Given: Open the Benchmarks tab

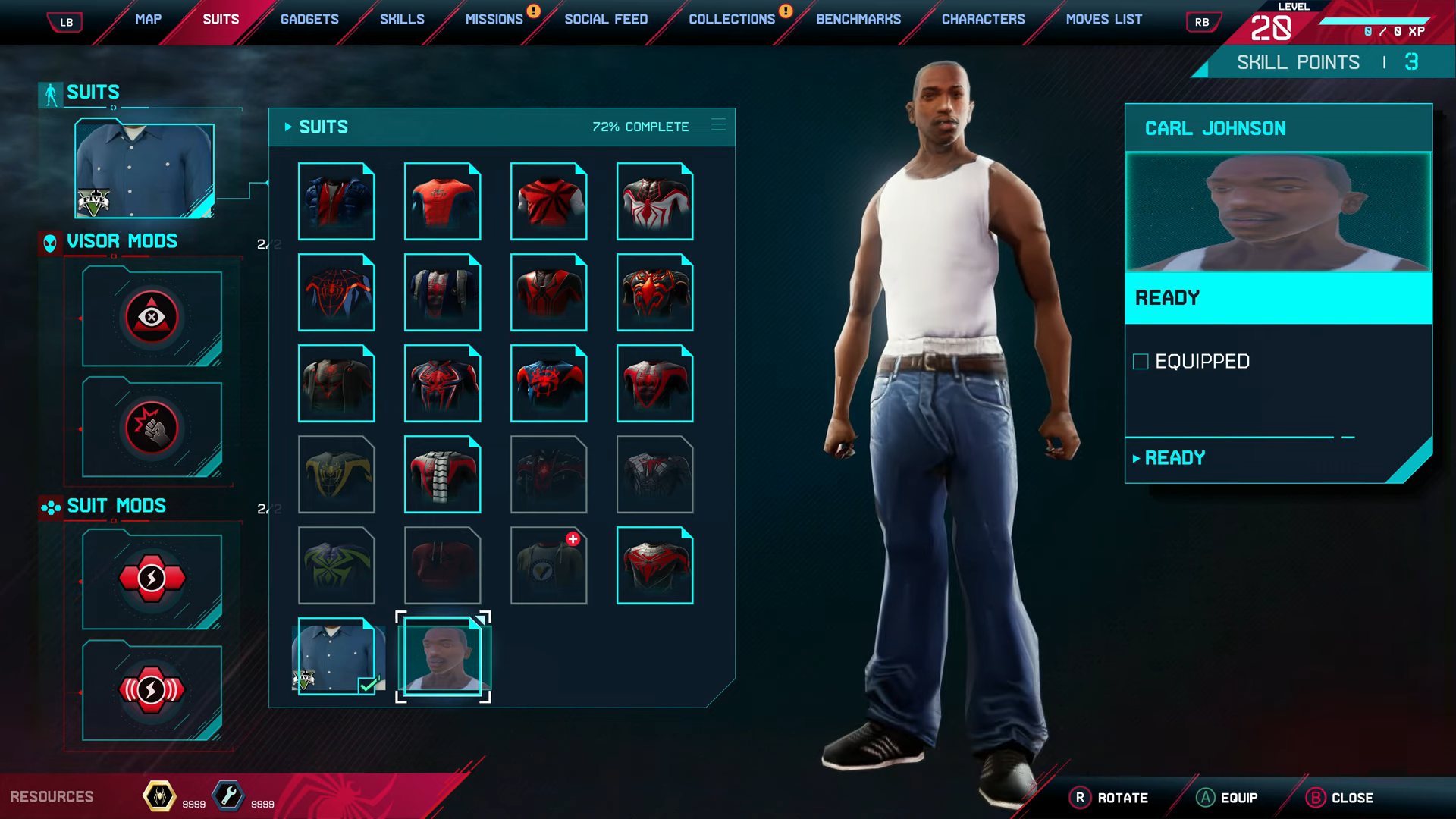Looking at the screenshot, I should [858, 19].
